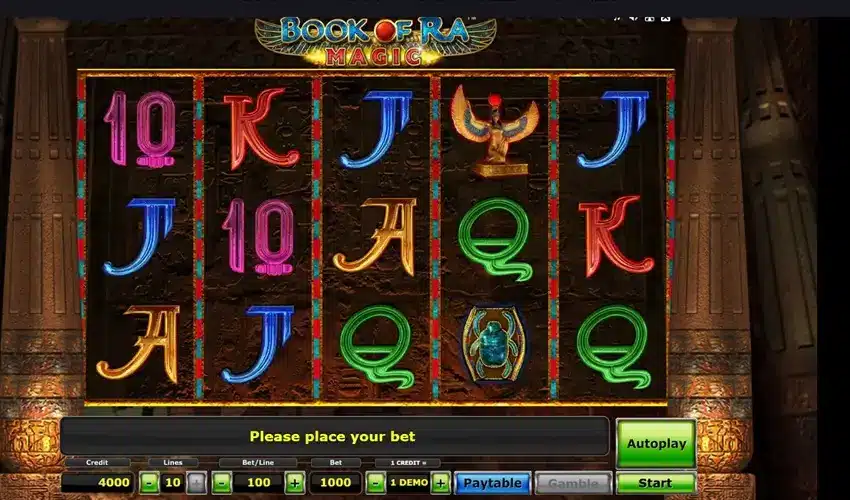Activate the Autoplay button

655,443
